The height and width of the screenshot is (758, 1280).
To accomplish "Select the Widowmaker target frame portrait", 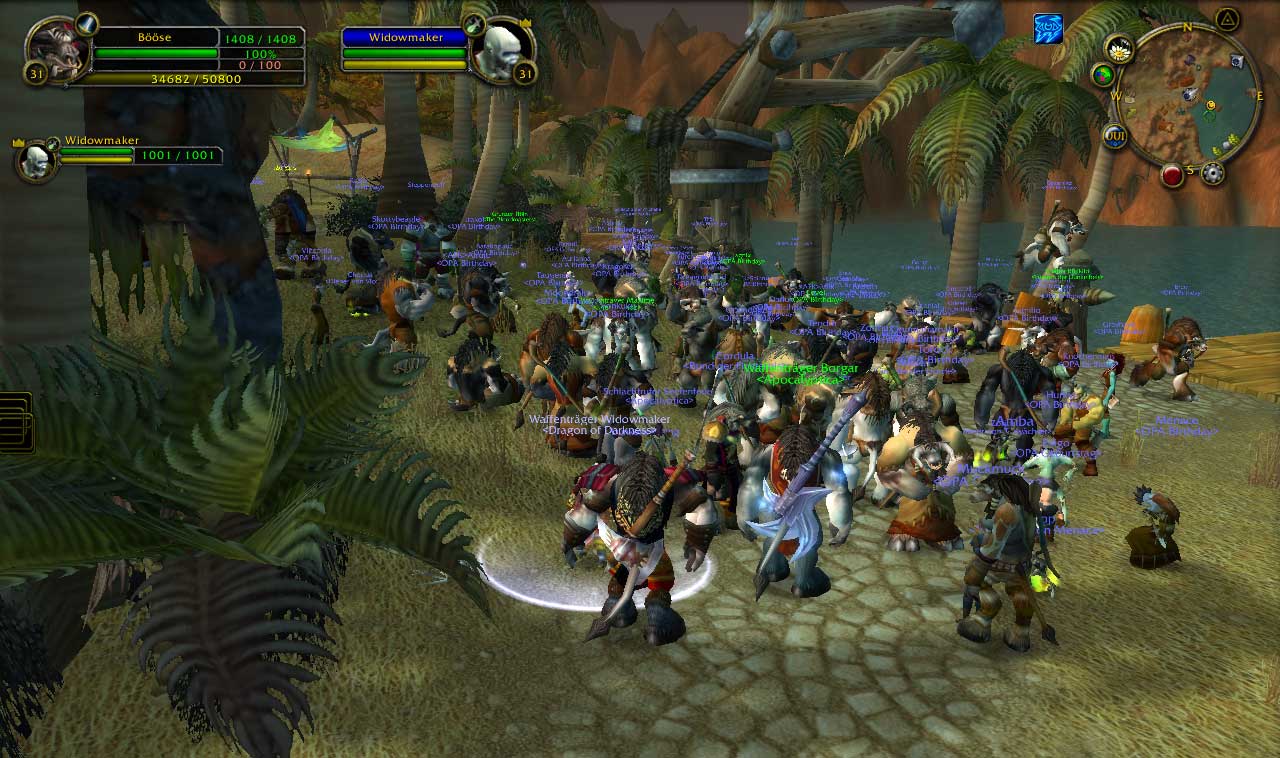I will click(497, 50).
